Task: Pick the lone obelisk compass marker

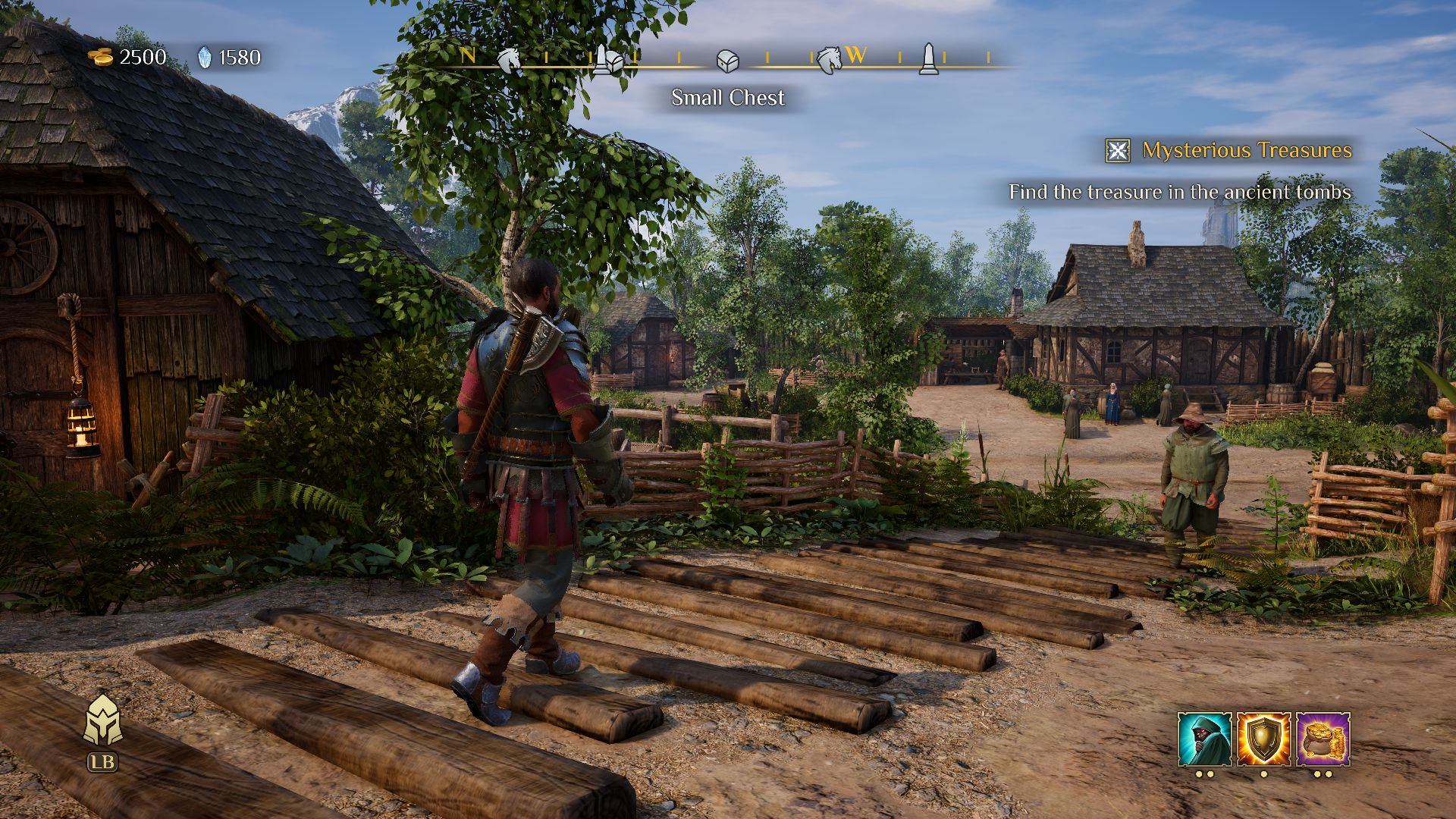Action: [927, 58]
